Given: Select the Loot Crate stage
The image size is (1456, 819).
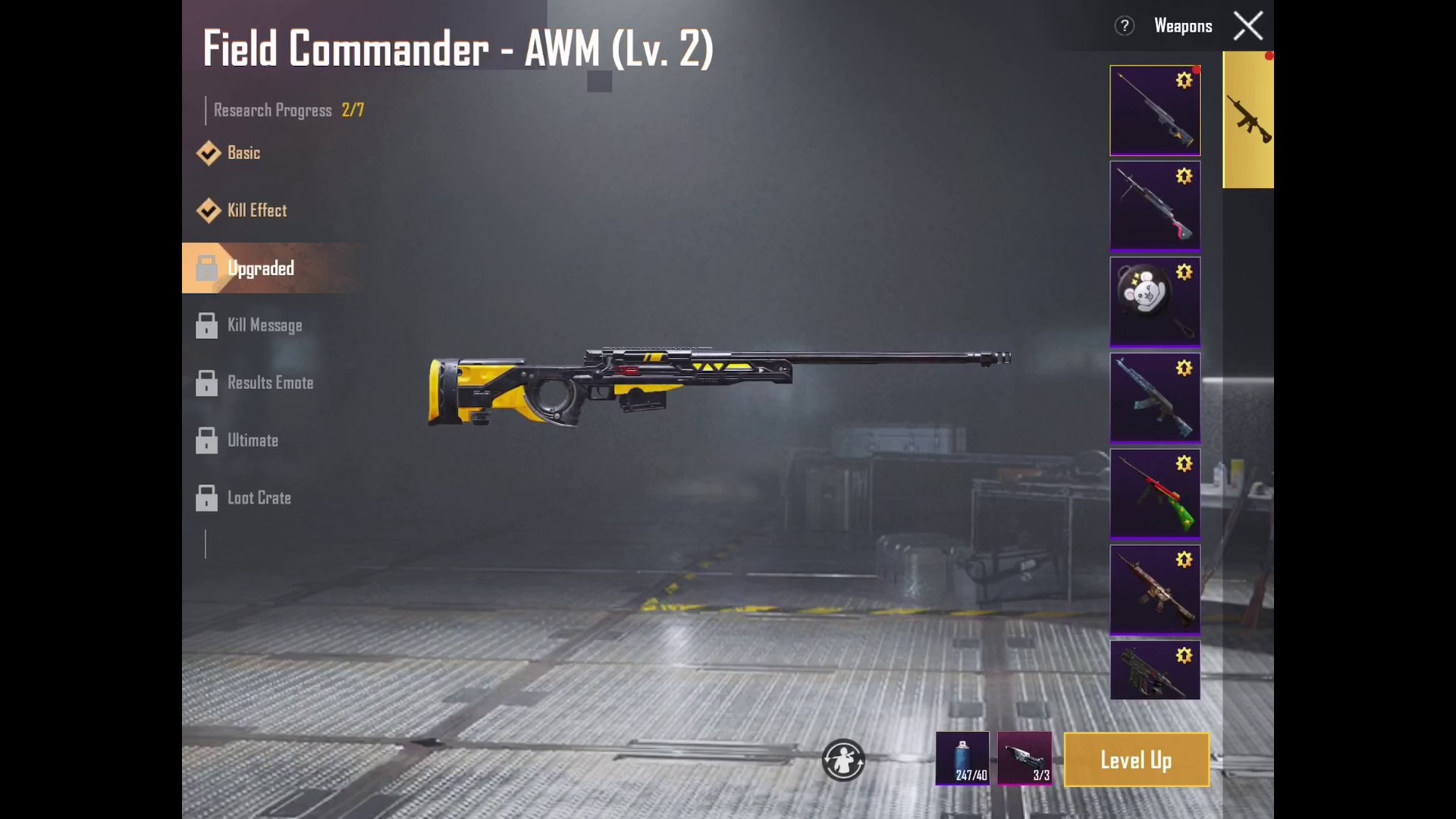Looking at the screenshot, I should point(258,498).
